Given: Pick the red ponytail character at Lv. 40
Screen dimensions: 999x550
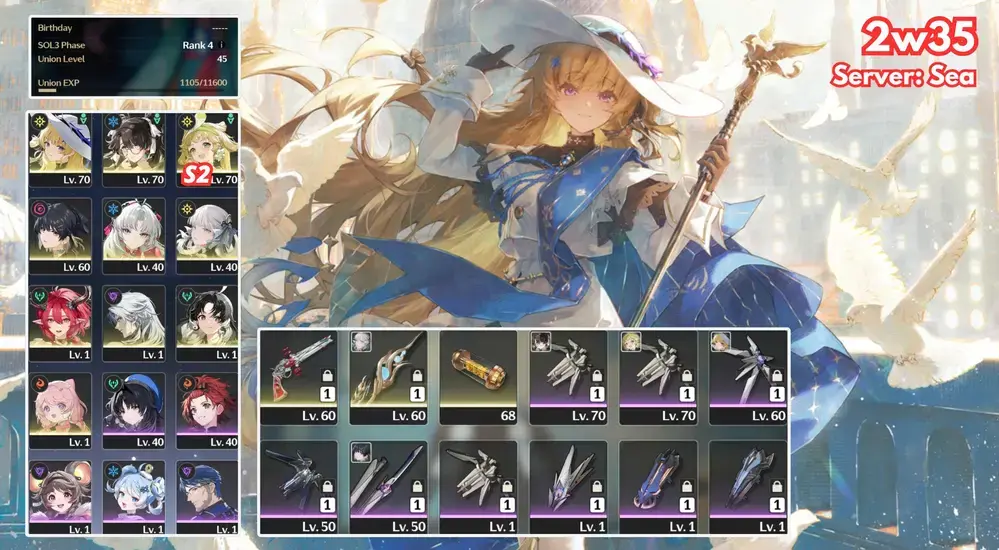Looking at the screenshot, I should (206, 410).
